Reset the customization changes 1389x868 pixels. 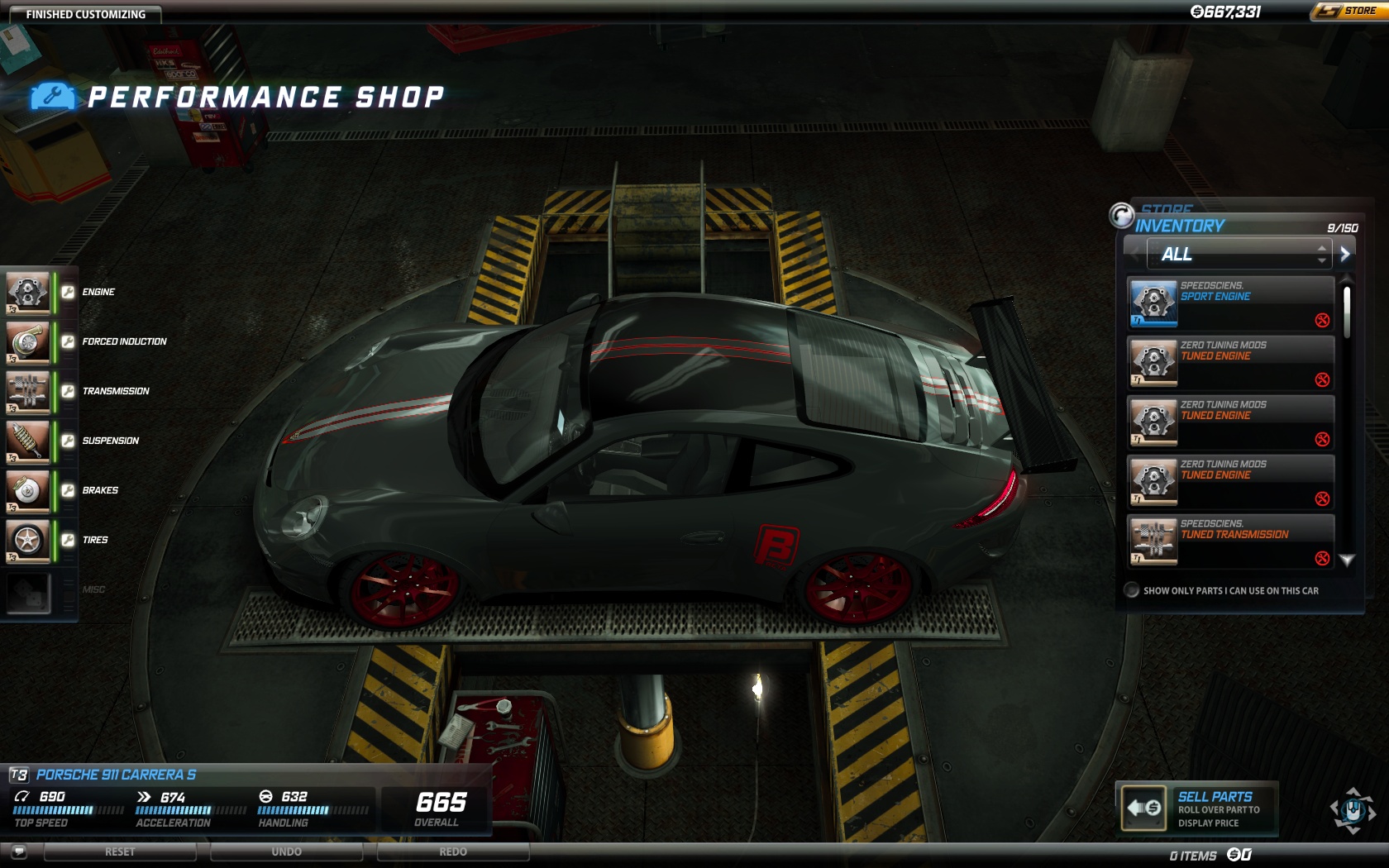coord(120,851)
